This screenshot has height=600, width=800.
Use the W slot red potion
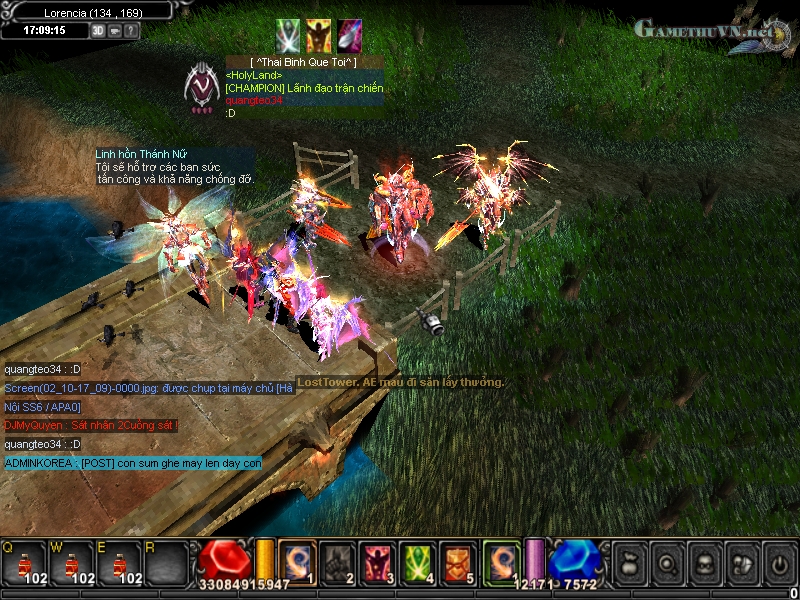pyautogui.click(x=72, y=564)
